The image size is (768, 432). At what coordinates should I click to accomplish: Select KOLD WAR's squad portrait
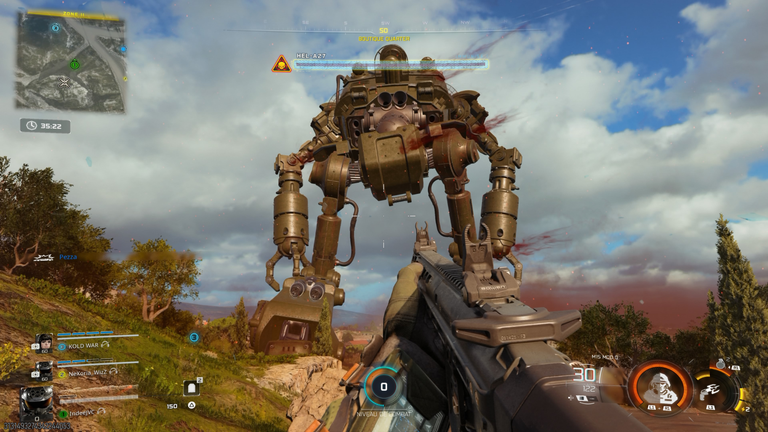[x=45, y=343]
